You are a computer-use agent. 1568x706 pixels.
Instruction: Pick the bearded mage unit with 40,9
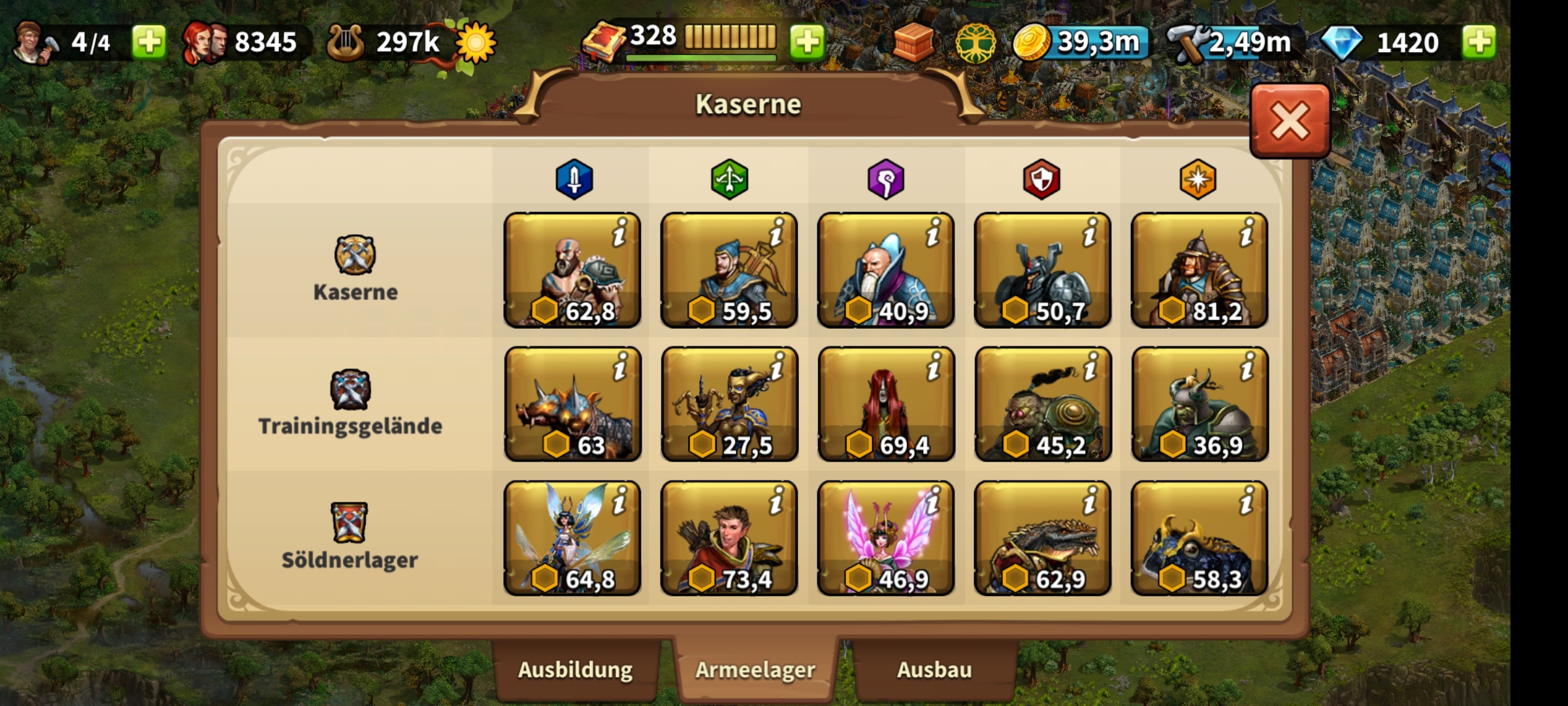pos(886,270)
